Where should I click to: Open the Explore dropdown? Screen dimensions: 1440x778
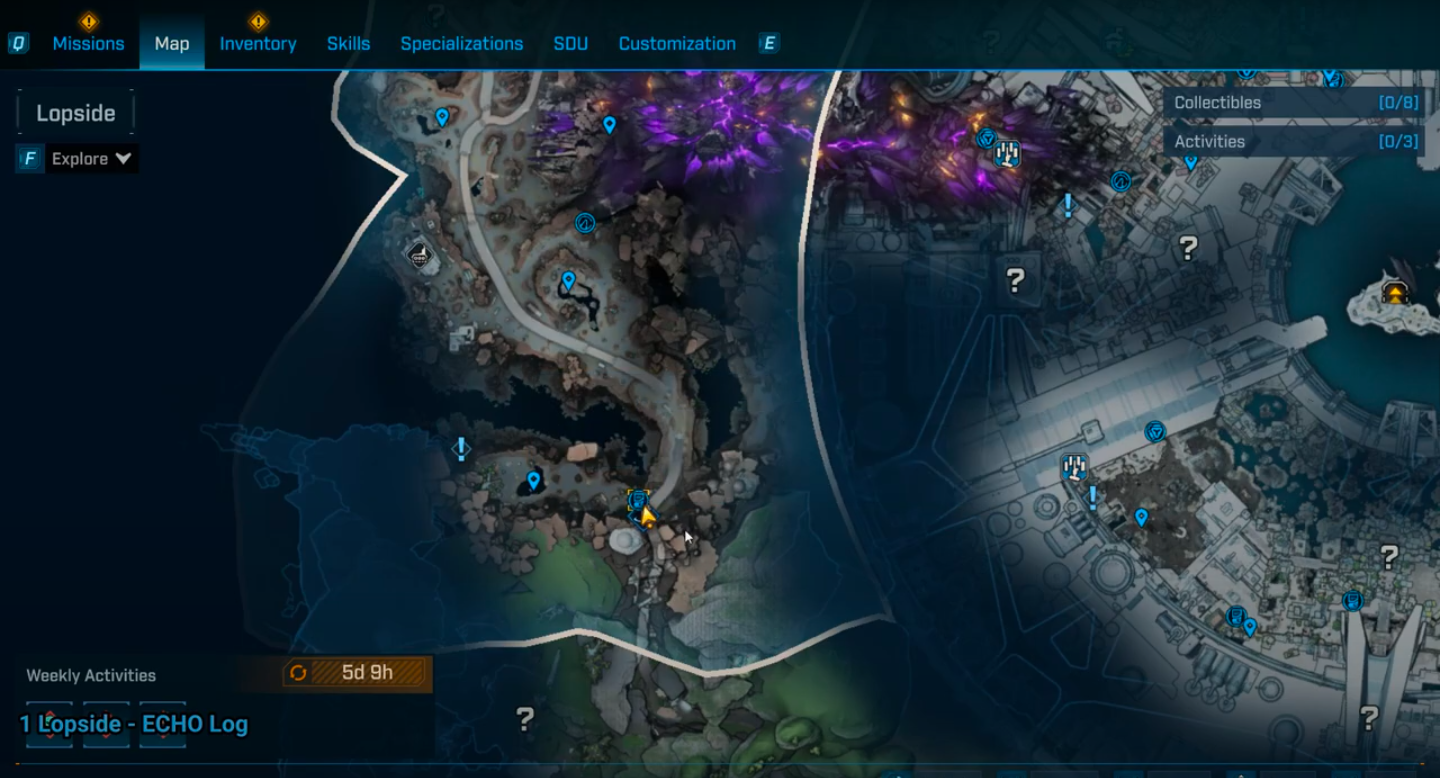pos(92,159)
